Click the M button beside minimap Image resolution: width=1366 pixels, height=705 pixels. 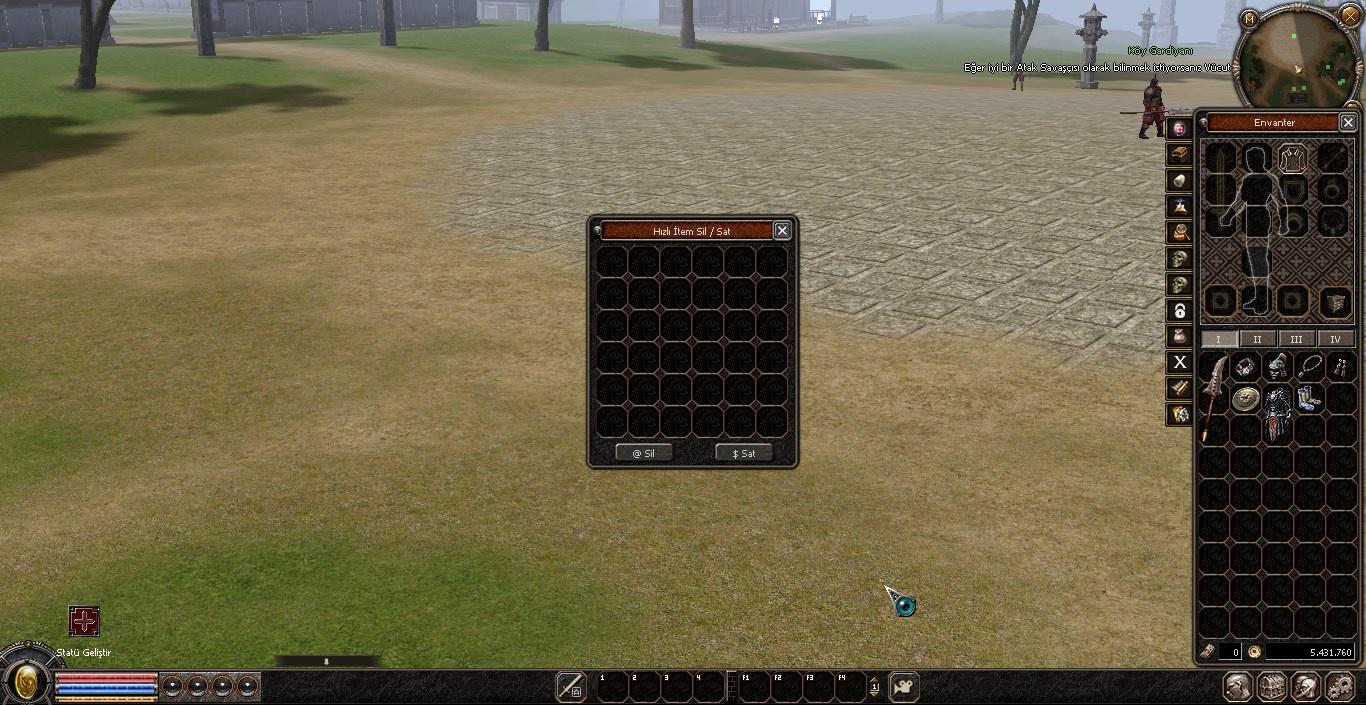tap(1249, 18)
